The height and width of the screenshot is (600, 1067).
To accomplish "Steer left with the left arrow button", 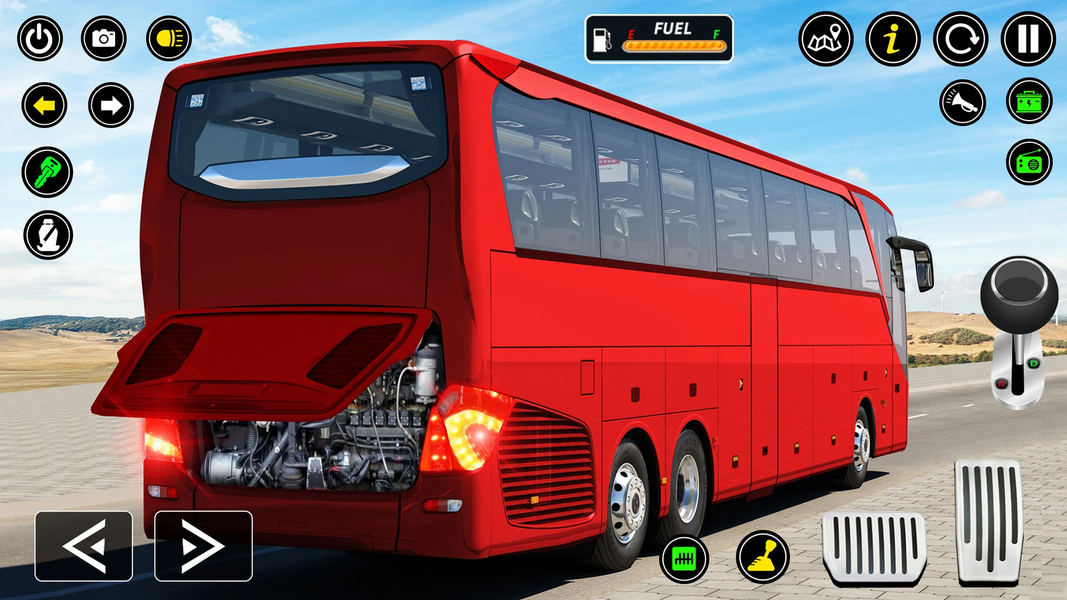I will (x=84, y=546).
